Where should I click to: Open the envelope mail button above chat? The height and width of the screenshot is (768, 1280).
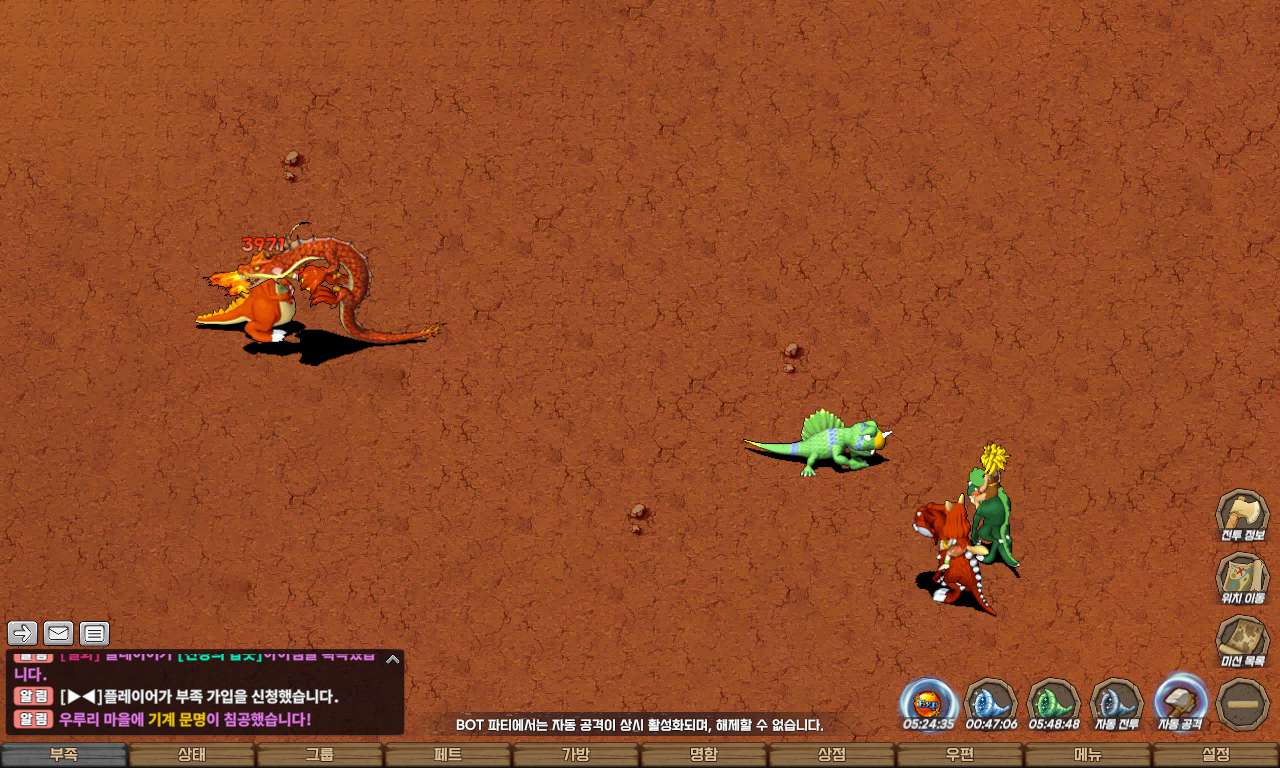[58, 633]
